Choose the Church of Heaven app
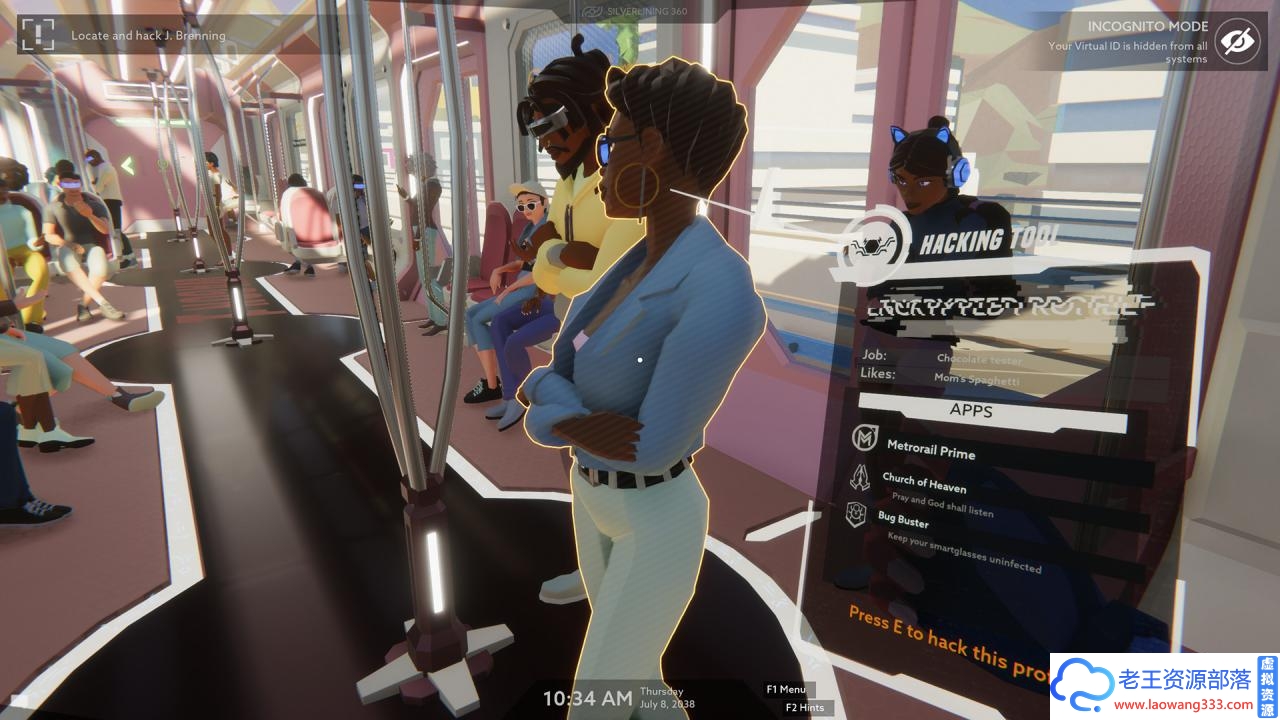The image size is (1280, 720). [x=924, y=484]
